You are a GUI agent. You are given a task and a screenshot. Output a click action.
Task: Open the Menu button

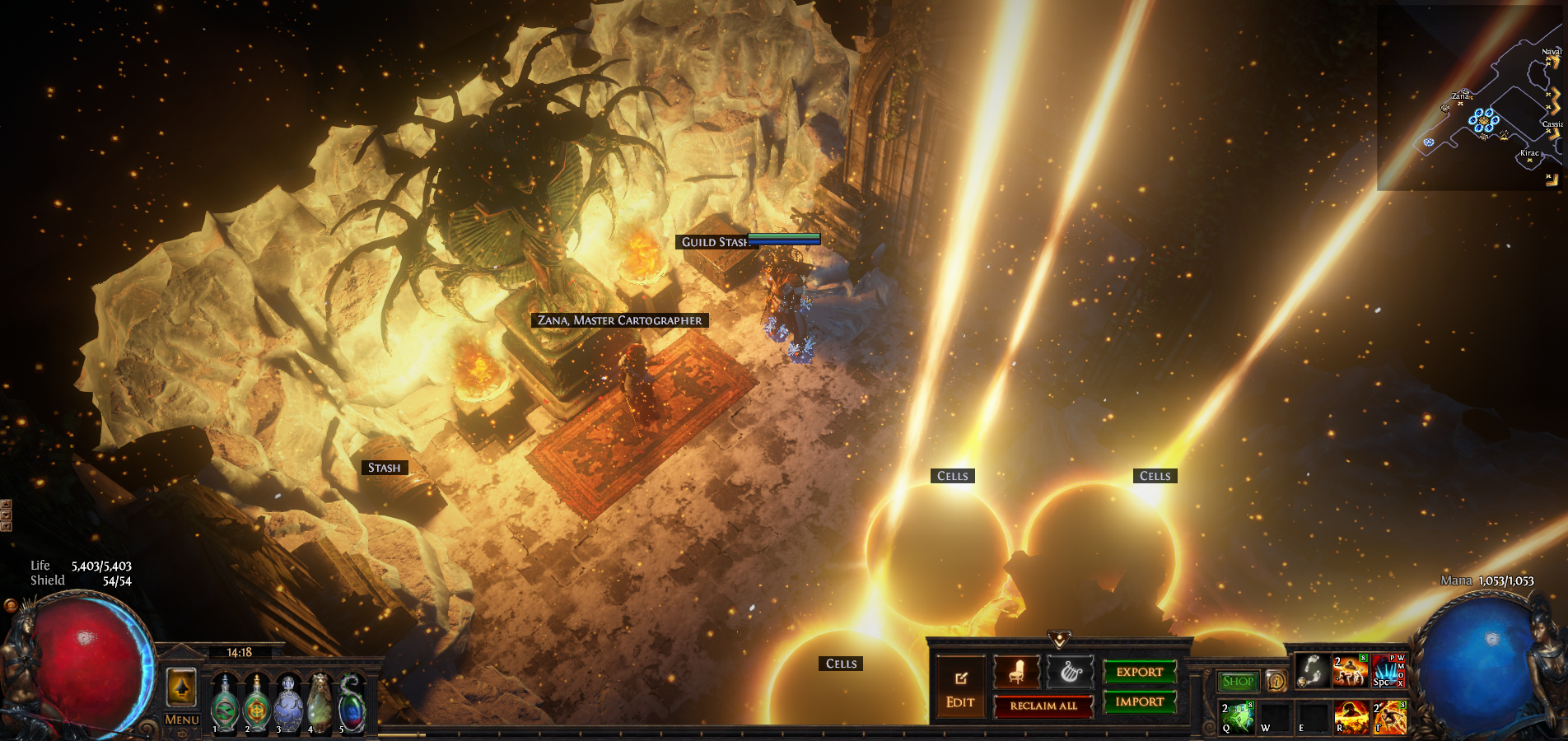[x=181, y=720]
